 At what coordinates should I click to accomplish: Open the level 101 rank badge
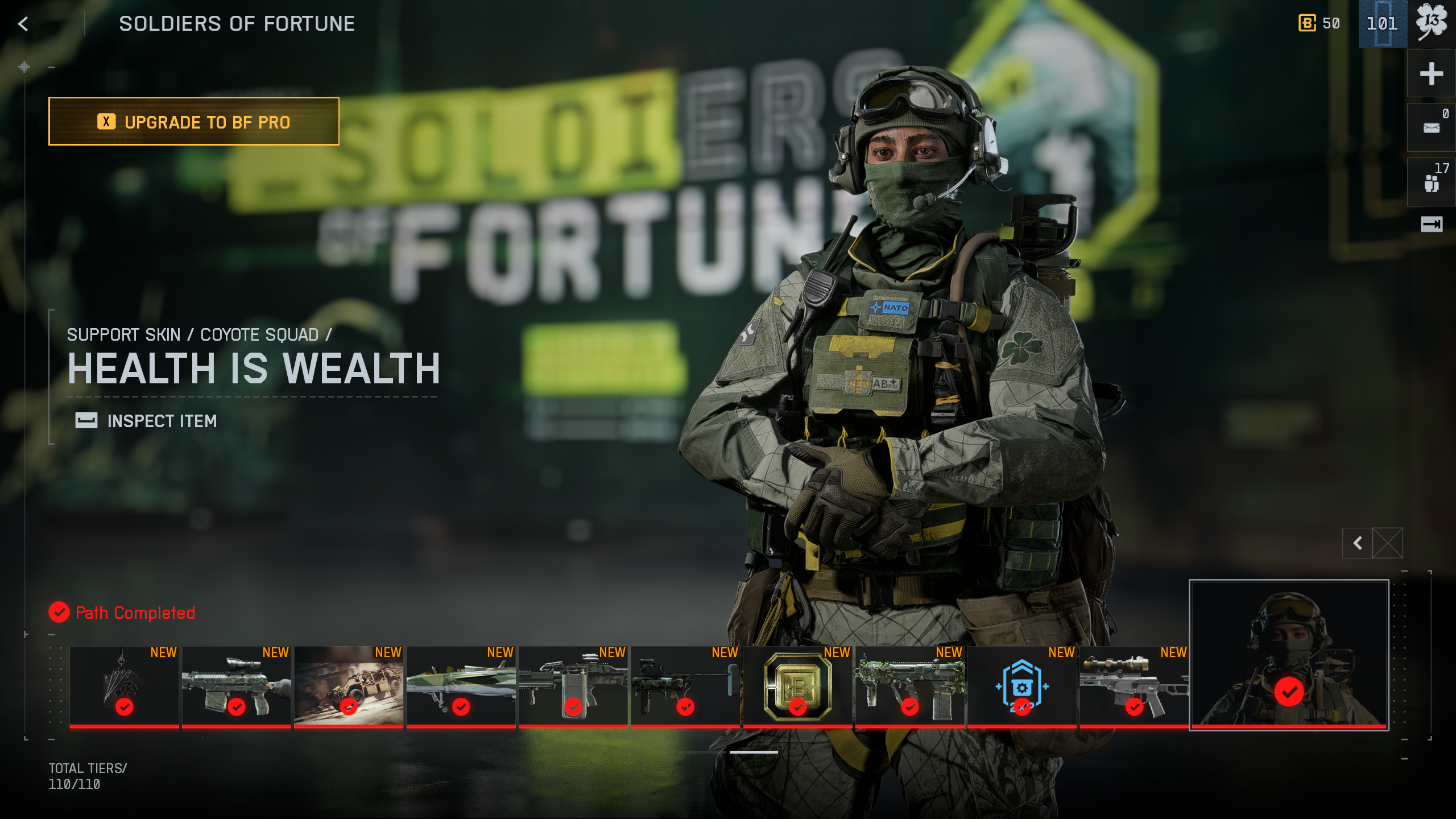tap(1383, 24)
